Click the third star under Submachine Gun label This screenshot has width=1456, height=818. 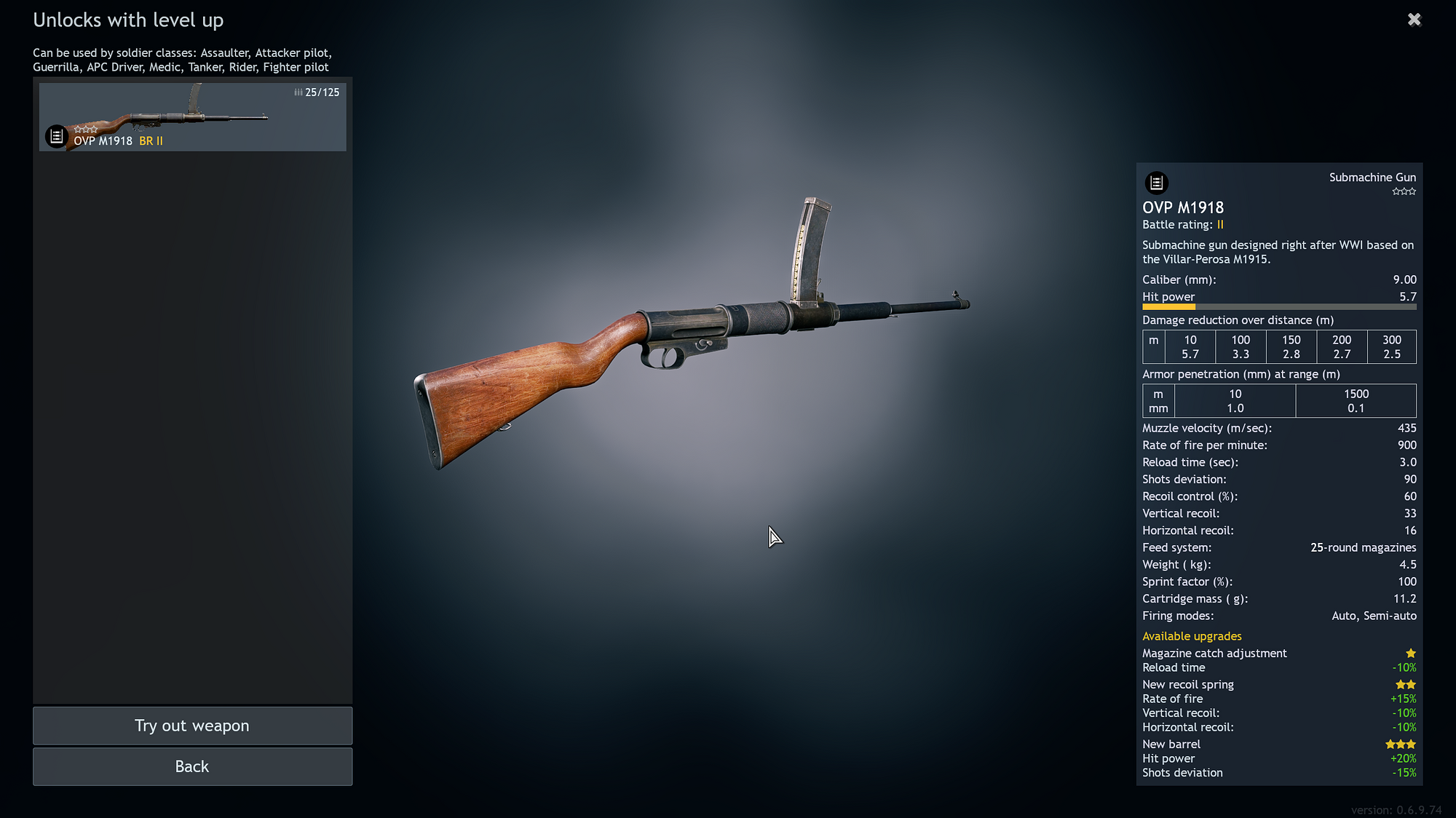1411,191
